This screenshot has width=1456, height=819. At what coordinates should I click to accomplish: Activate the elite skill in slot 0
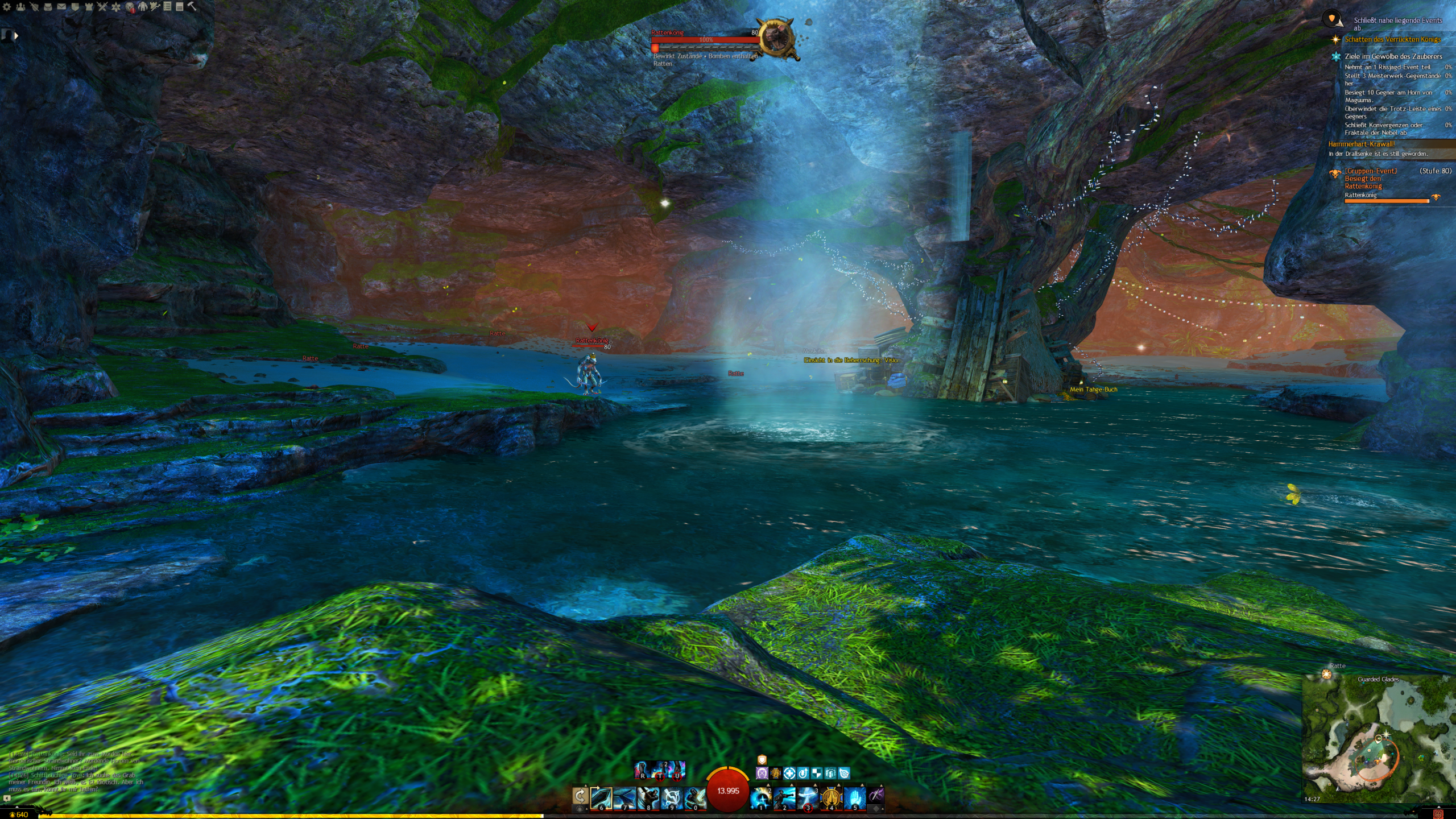(x=694, y=798)
